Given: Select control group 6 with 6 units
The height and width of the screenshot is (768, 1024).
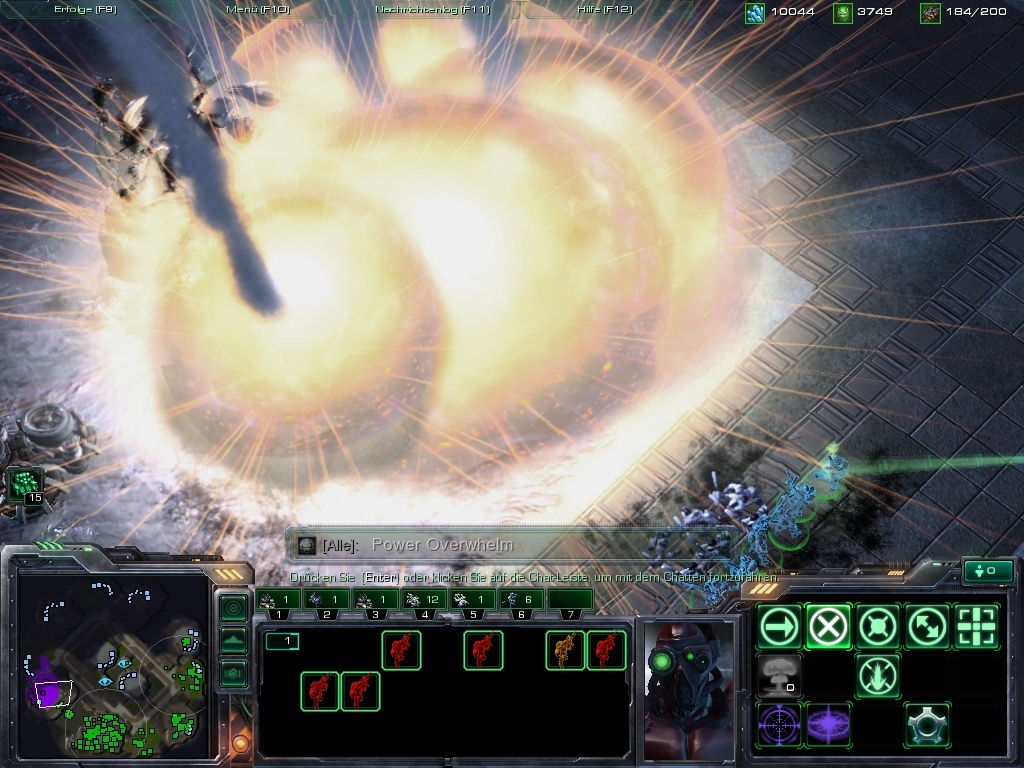Looking at the screenshot, I should (x=520, y=599).
